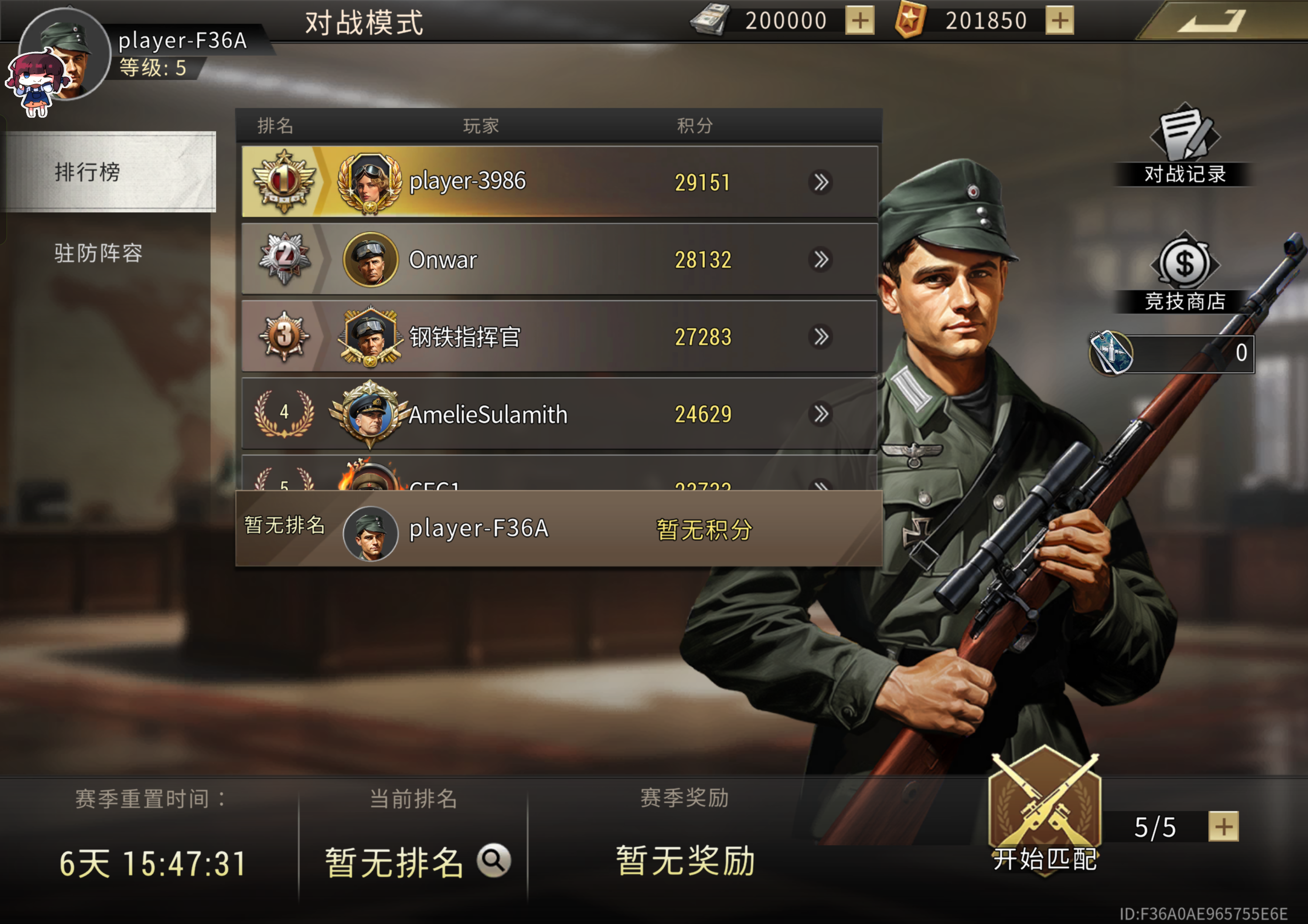Open 对战记录 battle records
Image resolution: width=1308 pixels, height=924 pixels.
[x=1184, y=145]
